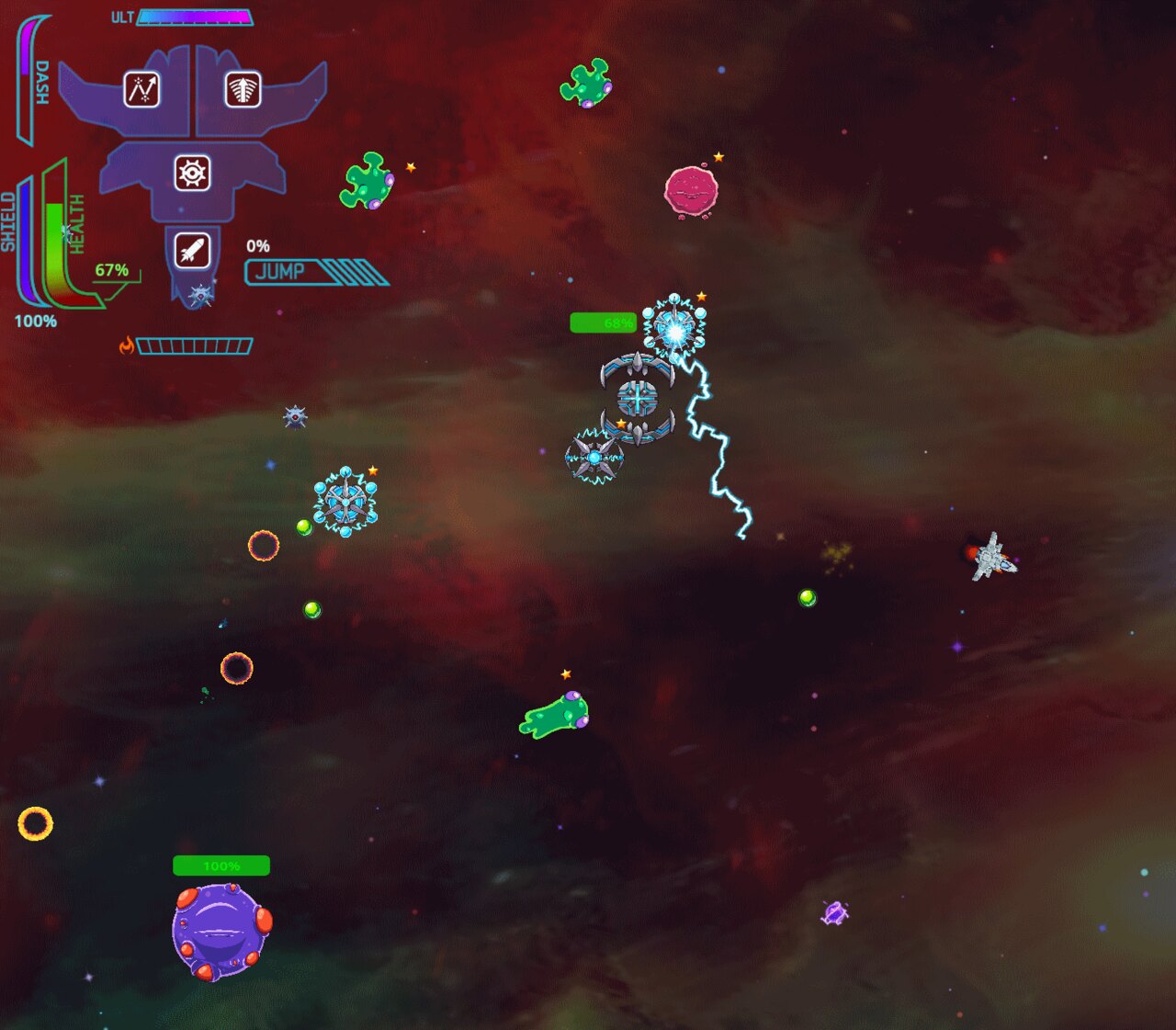Click the segmented heat gauge at bottom of HUD
This screenshot has width=1176, height=1030.
click(194, 345)
